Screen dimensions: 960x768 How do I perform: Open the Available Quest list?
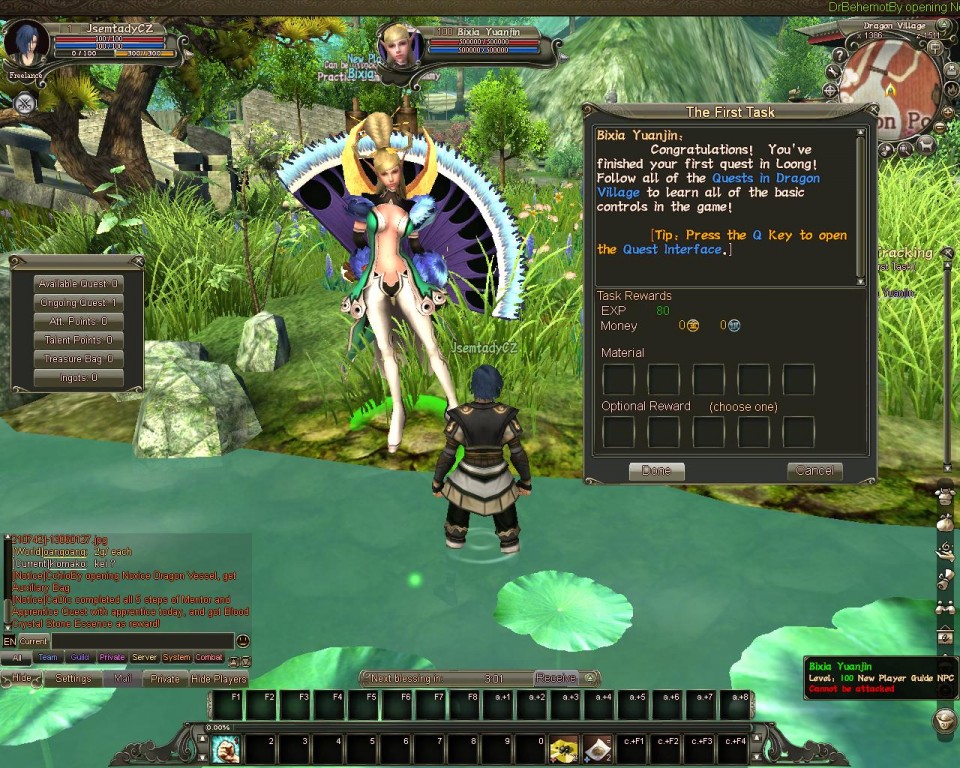pos(78,284)
